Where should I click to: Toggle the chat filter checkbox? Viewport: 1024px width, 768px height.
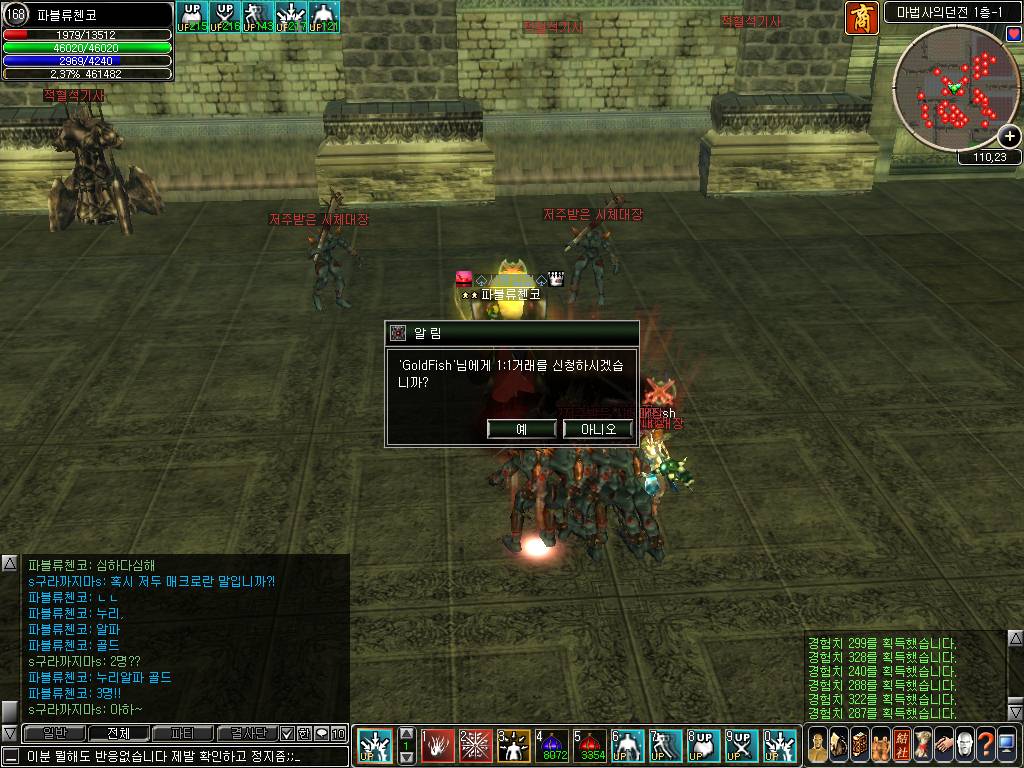287,733
